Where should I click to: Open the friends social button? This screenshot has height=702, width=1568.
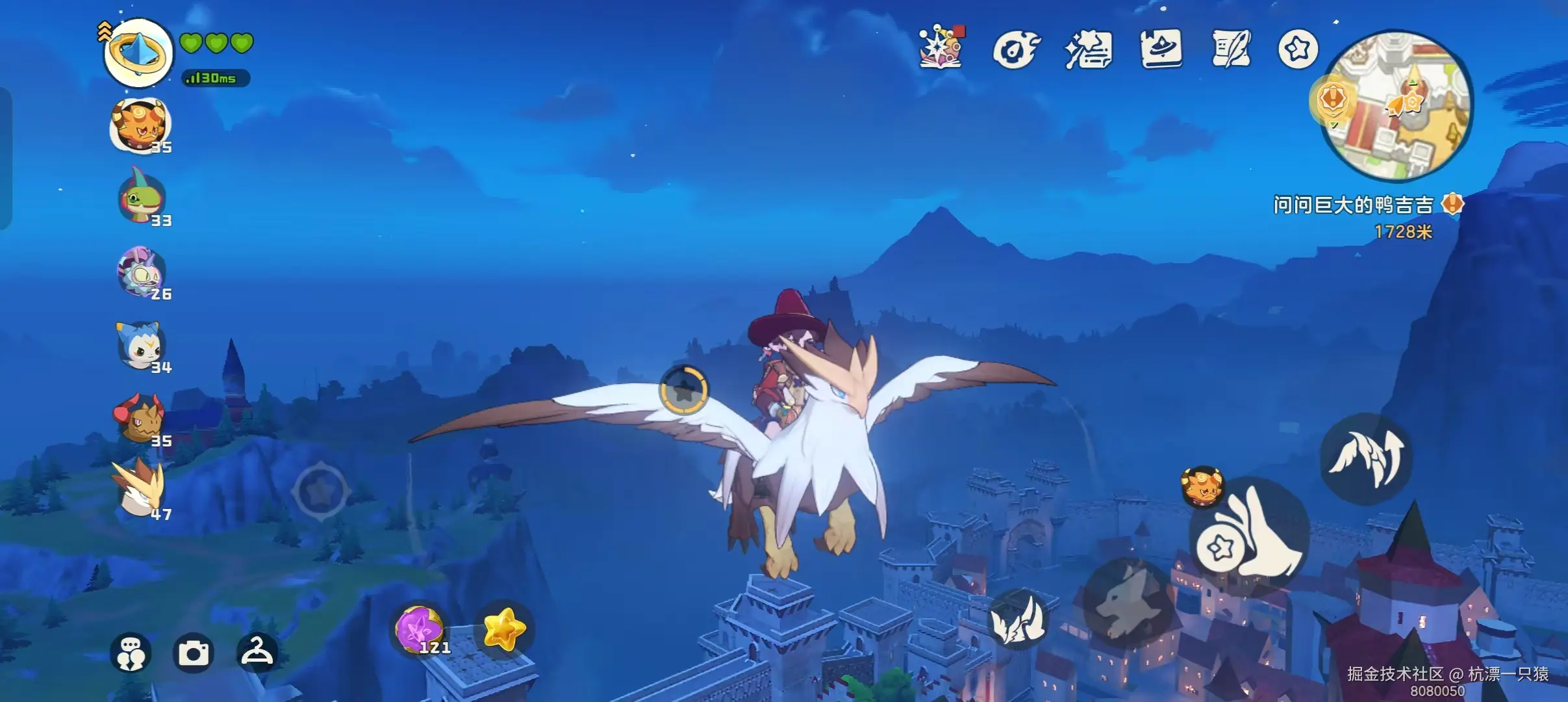tap(131, 653)
